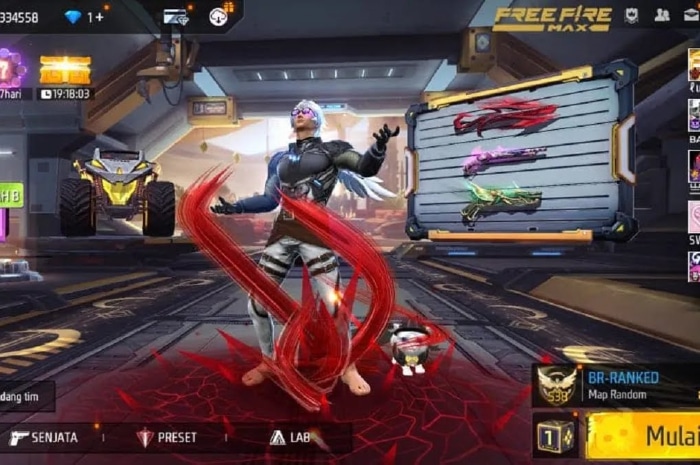
Task: Select the green weapon skin in showcase
Action: point(501,201)
